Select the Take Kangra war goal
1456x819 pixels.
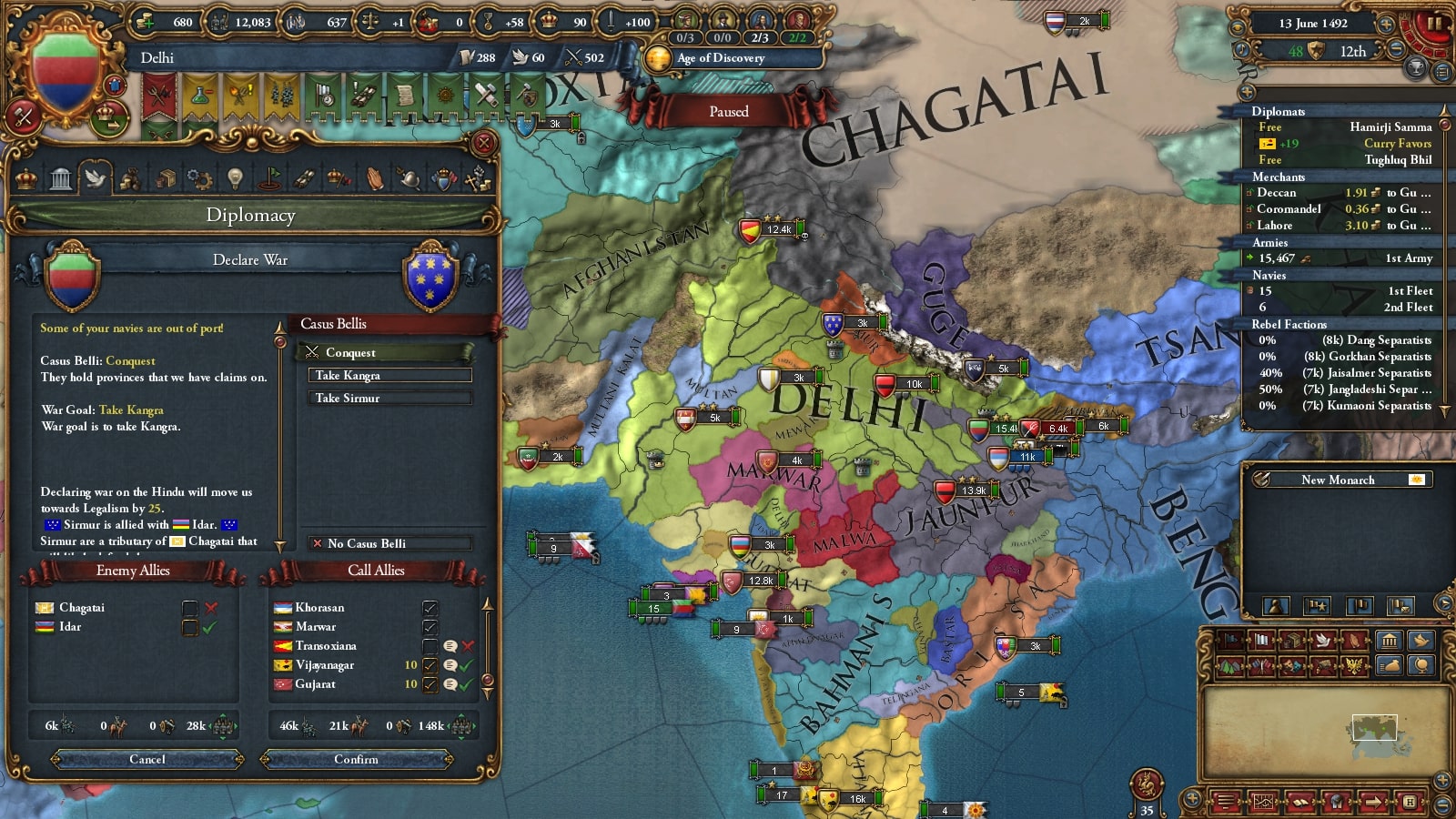coord(391,375)
